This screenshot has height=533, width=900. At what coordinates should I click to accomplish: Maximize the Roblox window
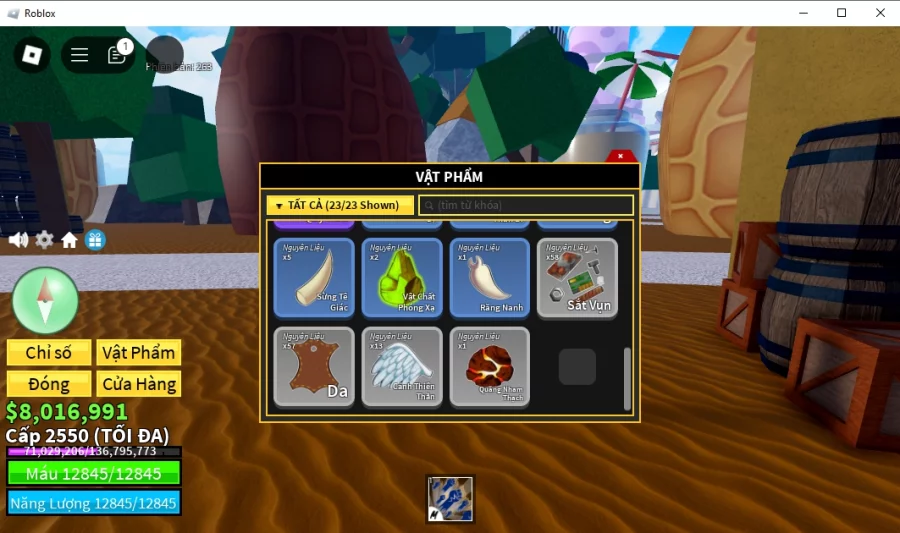pos(841,13)
